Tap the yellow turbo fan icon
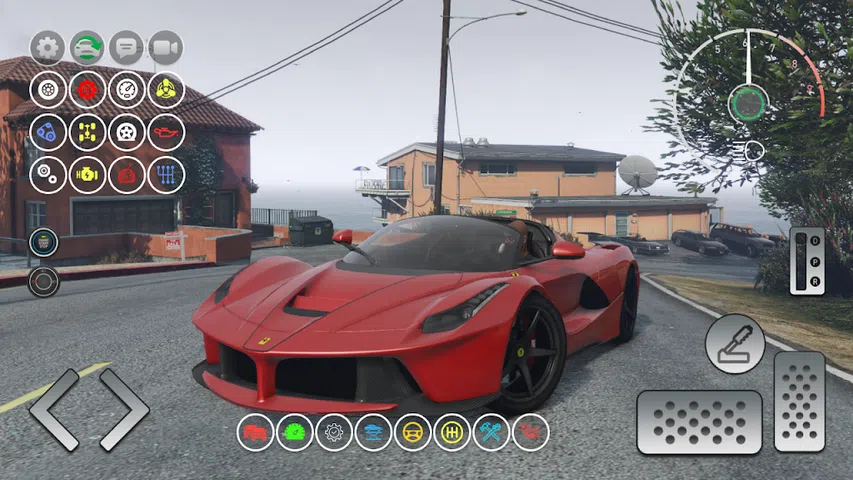 point(166,89)
